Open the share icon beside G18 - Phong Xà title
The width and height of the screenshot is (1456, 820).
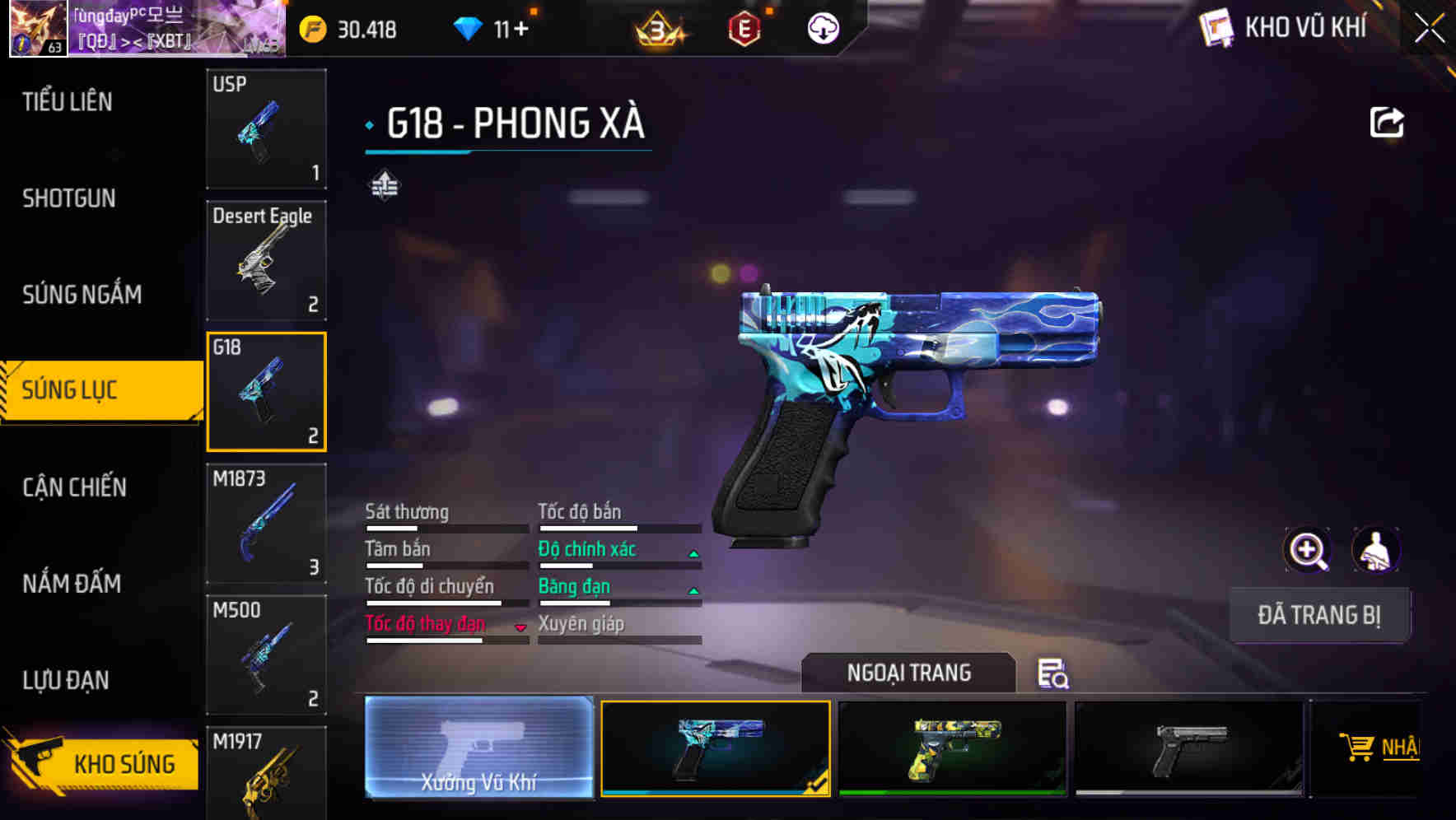[1387, 122]
